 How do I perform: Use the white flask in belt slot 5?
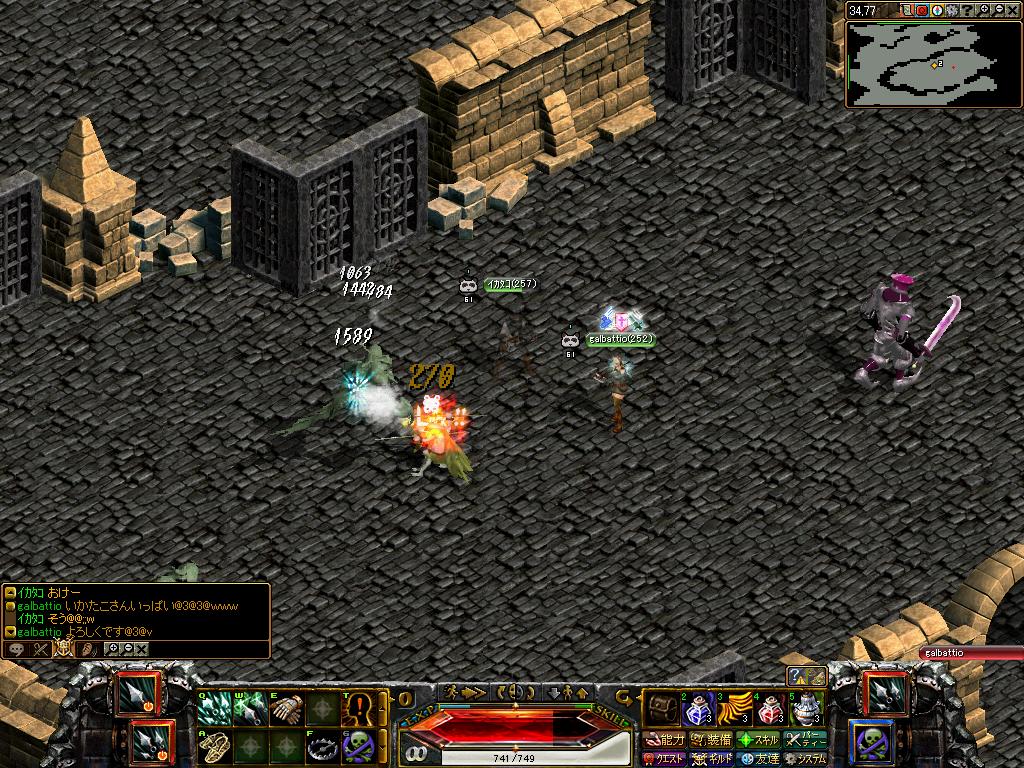click(x=805, y=711)
